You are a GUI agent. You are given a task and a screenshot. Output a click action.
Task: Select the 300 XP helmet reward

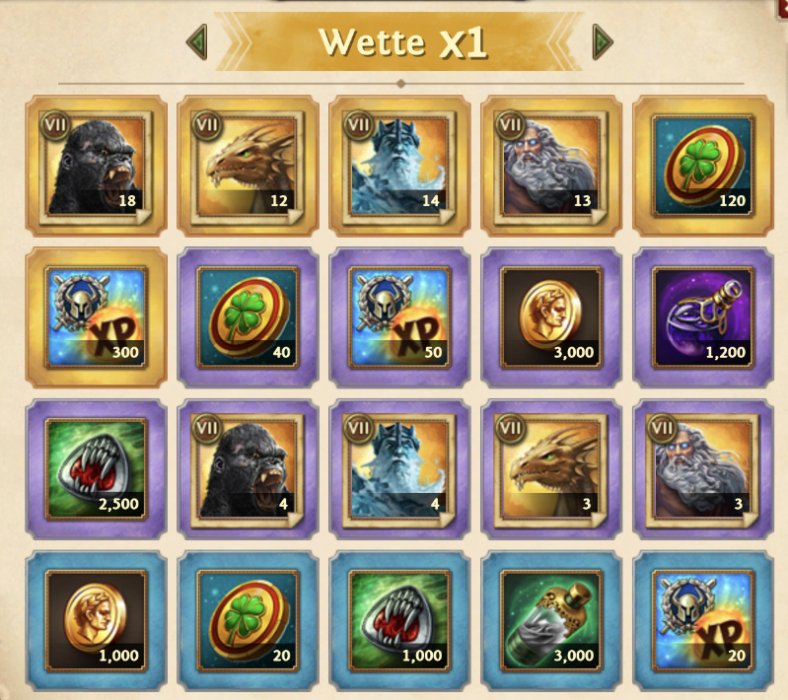click(x=96, y=317)
